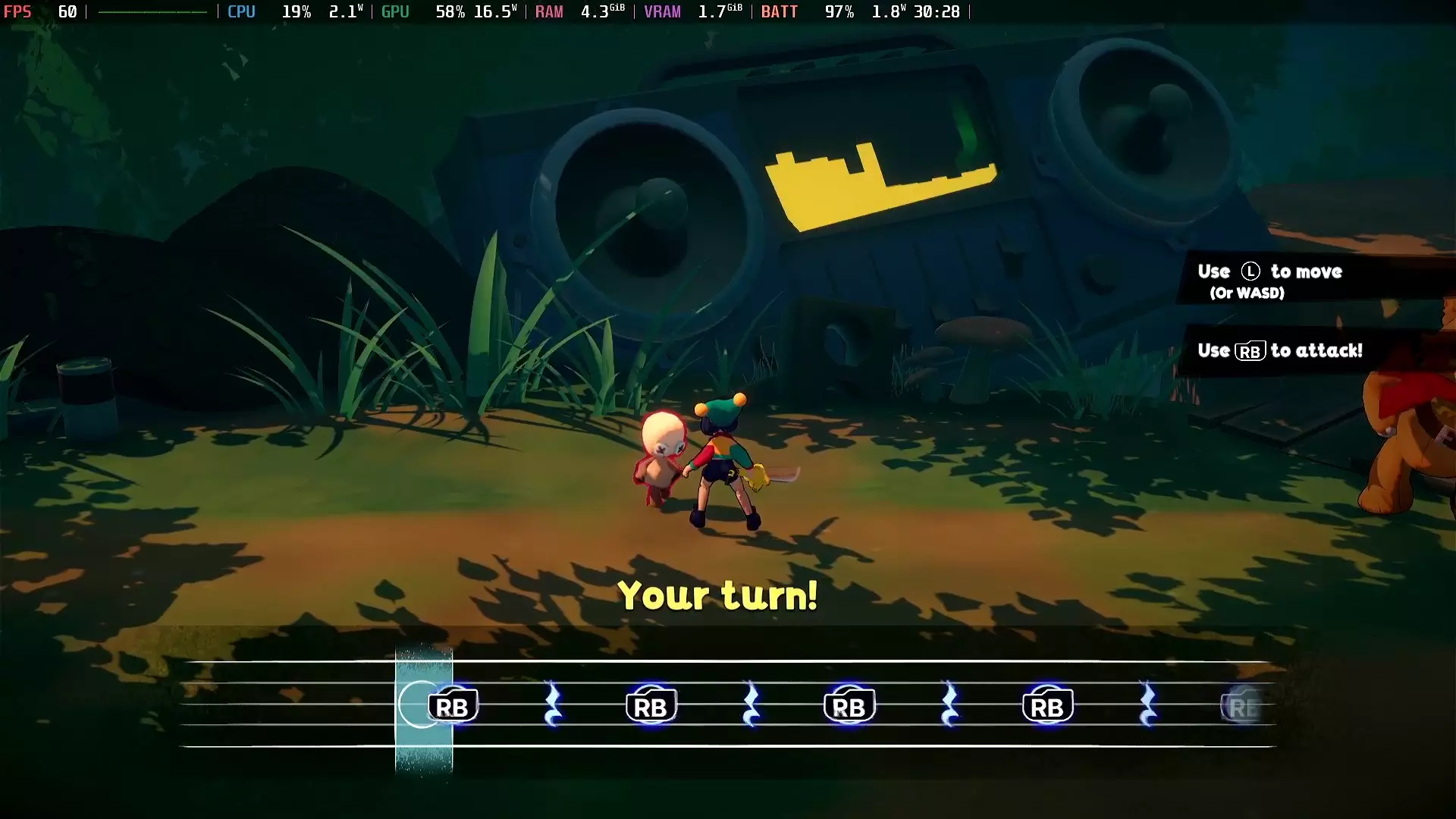The width and height of the screenshot is (1456, 819).
Task: Click the first RB note on the rhythm track
Action: [453, 704]
